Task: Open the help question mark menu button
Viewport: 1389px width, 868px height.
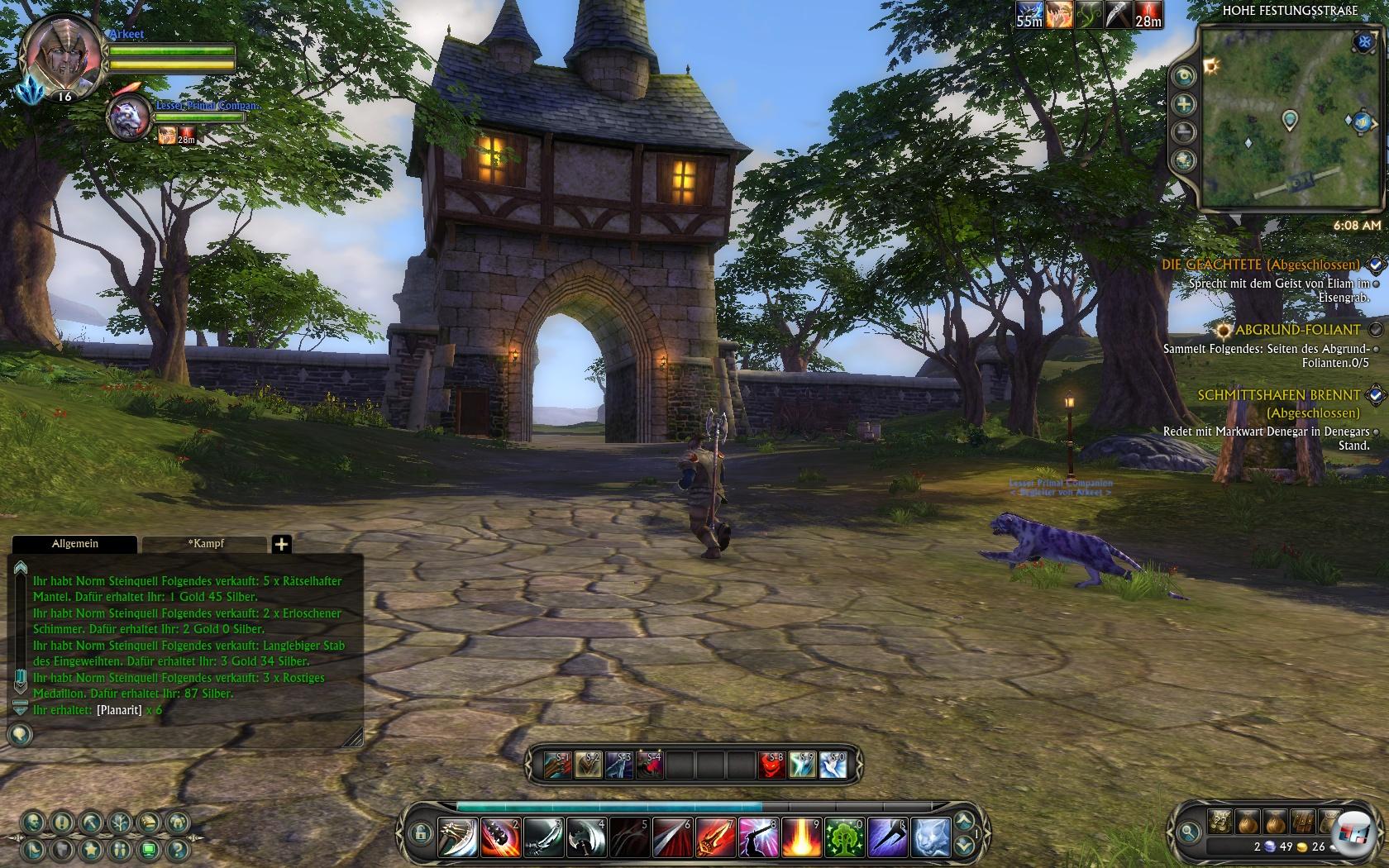Action: (x=176, y=849)
